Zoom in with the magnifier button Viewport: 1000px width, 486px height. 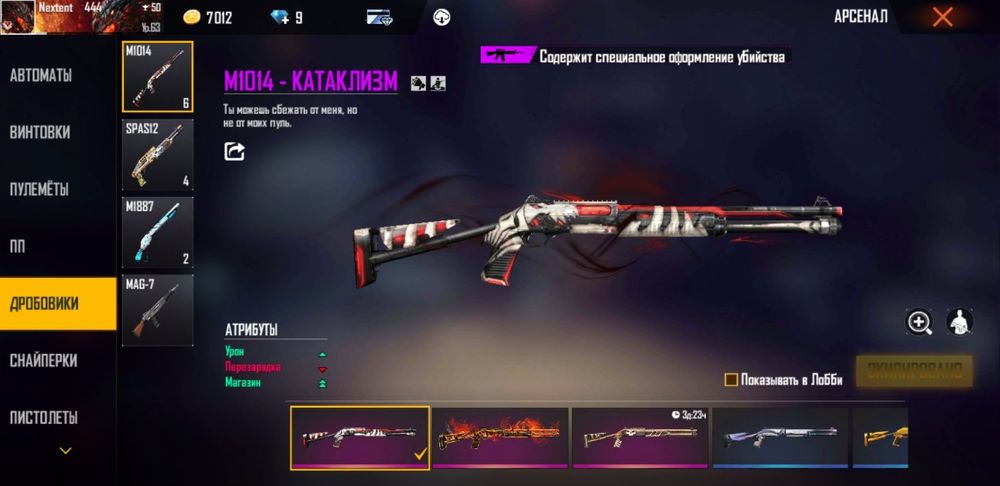(x=919, y=321)
